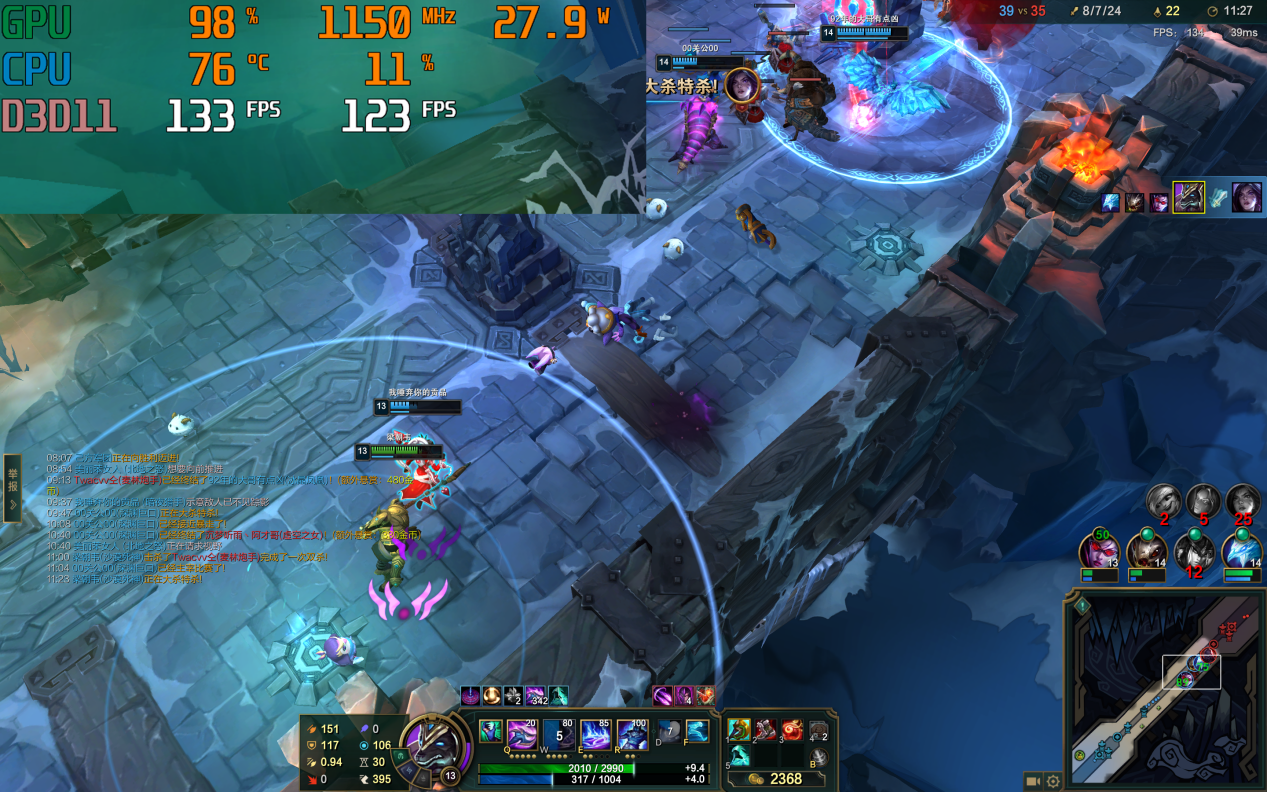Open settings with the gear icon by minimap
The height and width of the screenshot is (792, 1267).
tap(1053, 781)
